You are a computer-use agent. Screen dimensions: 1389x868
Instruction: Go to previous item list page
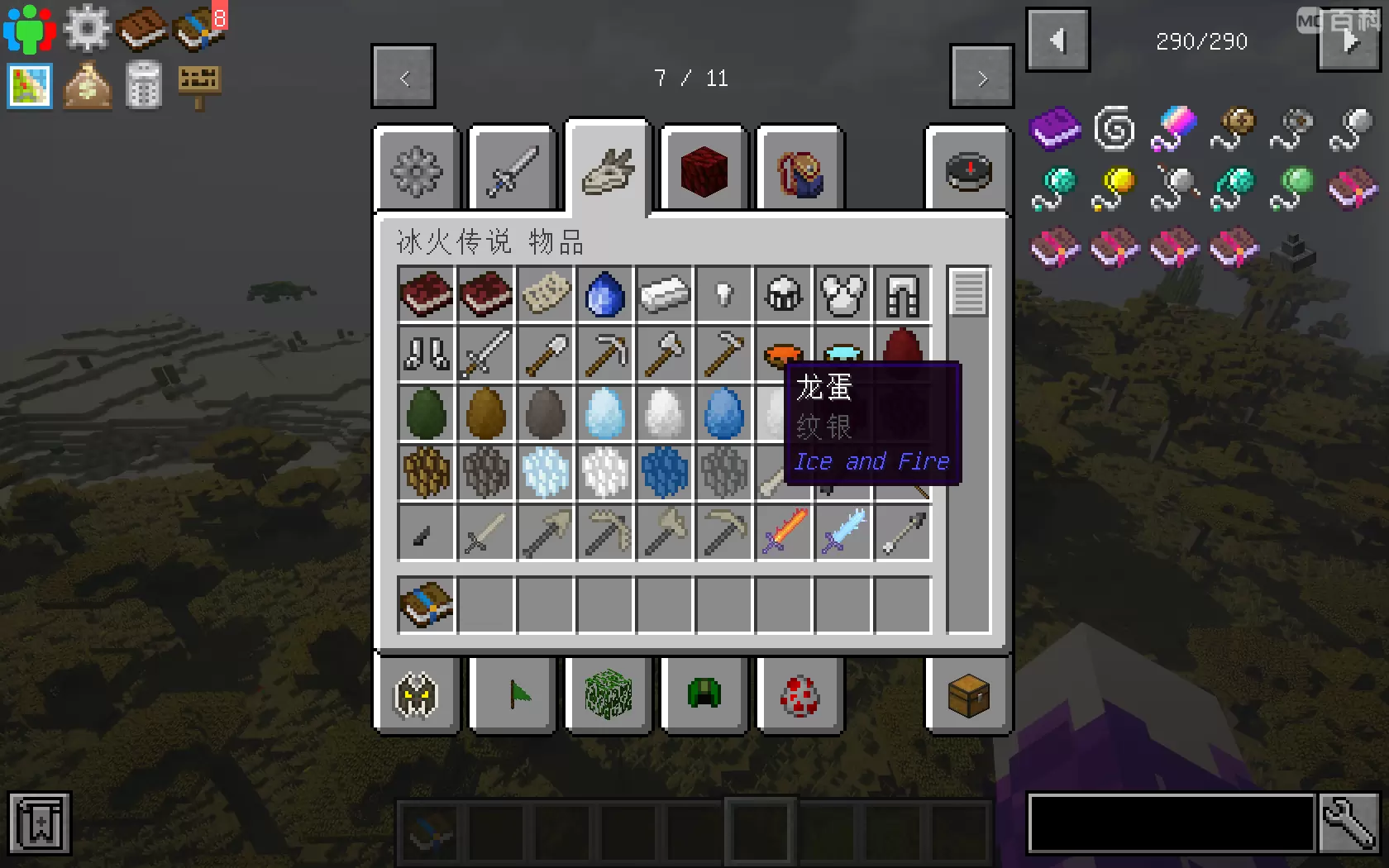click(x=1057, y=41)
